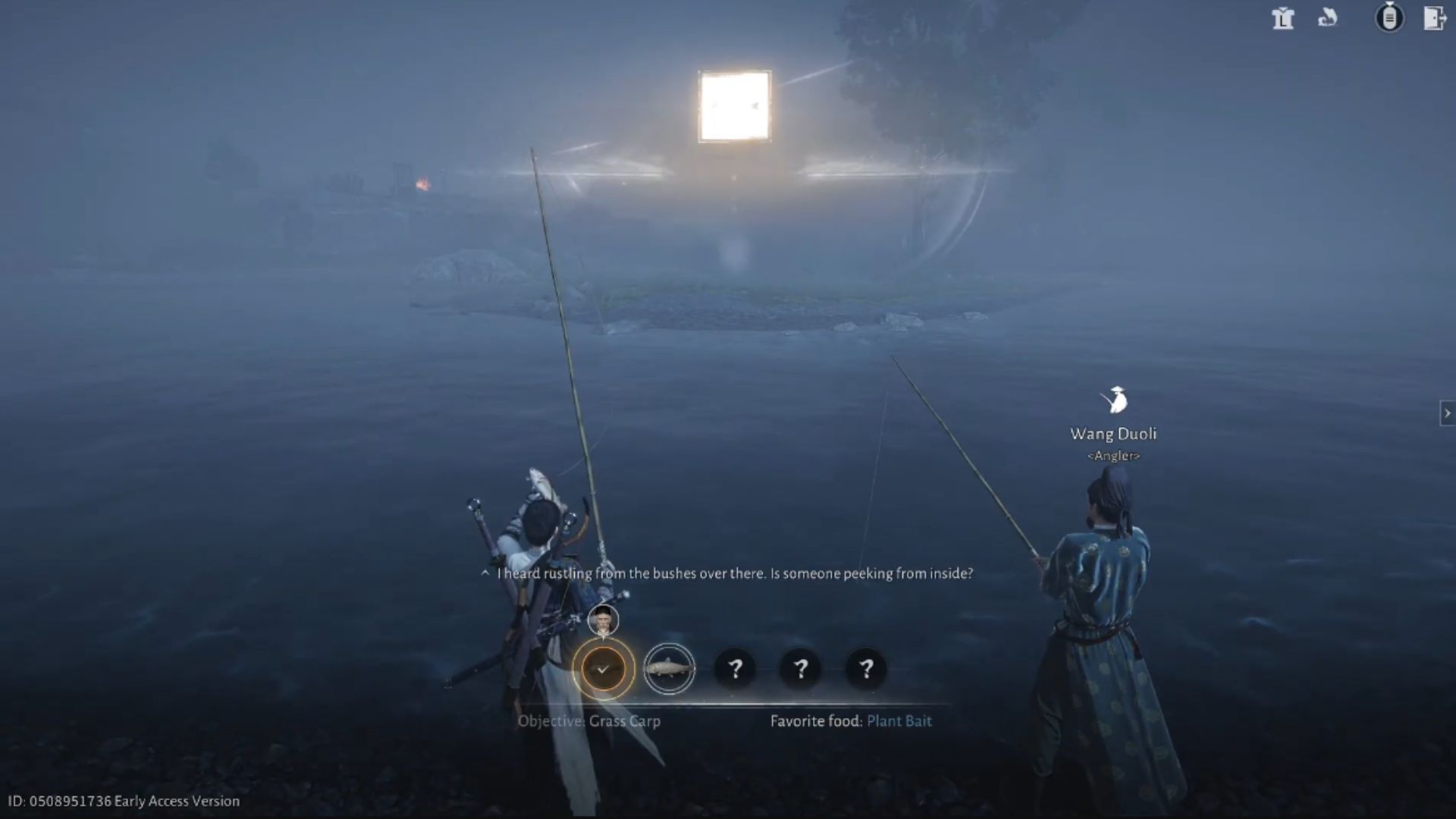Select Wang Duoli's name label
The width and height of the screenshot is (1456, 819).
click(x=1112, y=434)
